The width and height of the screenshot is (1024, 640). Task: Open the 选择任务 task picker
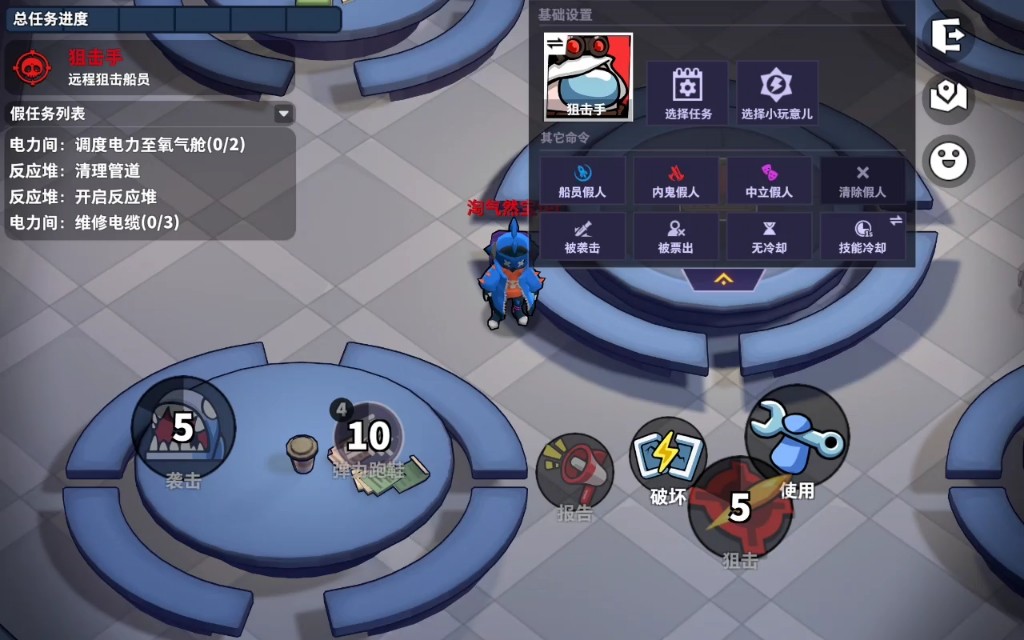[688, 92]
